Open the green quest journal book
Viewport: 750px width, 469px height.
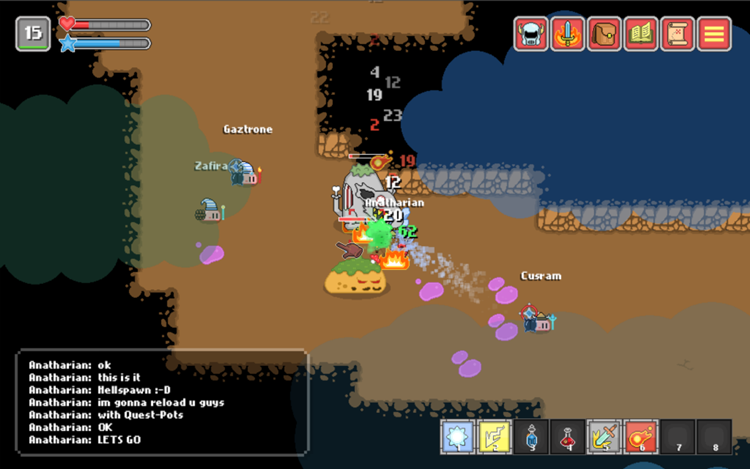641,34
